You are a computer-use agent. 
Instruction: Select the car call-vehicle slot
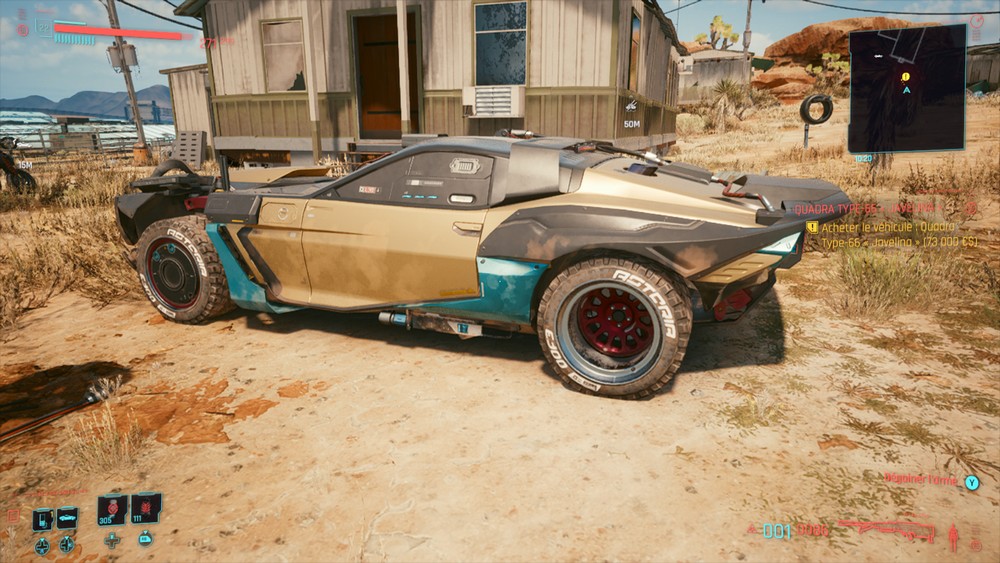pyautogui.click(x=67, y=518)
